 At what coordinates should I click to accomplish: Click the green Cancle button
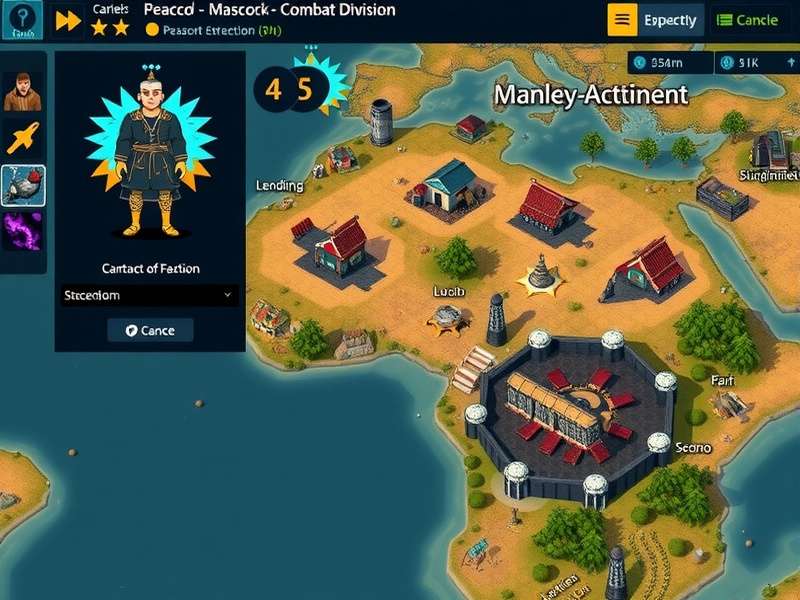click(748, 20)
